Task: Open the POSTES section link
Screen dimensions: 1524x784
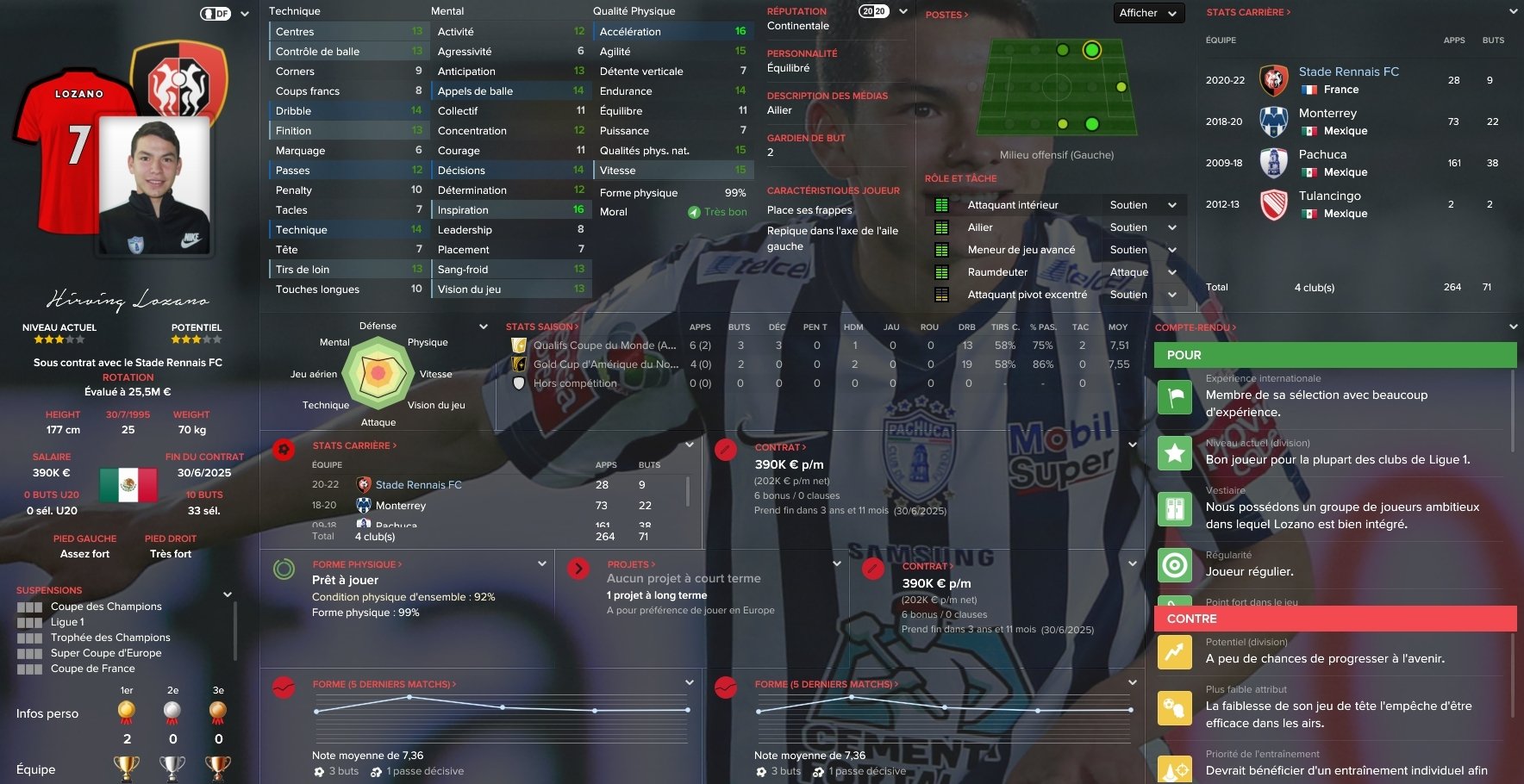Action: pyautogui.click(x=946, y=15)
